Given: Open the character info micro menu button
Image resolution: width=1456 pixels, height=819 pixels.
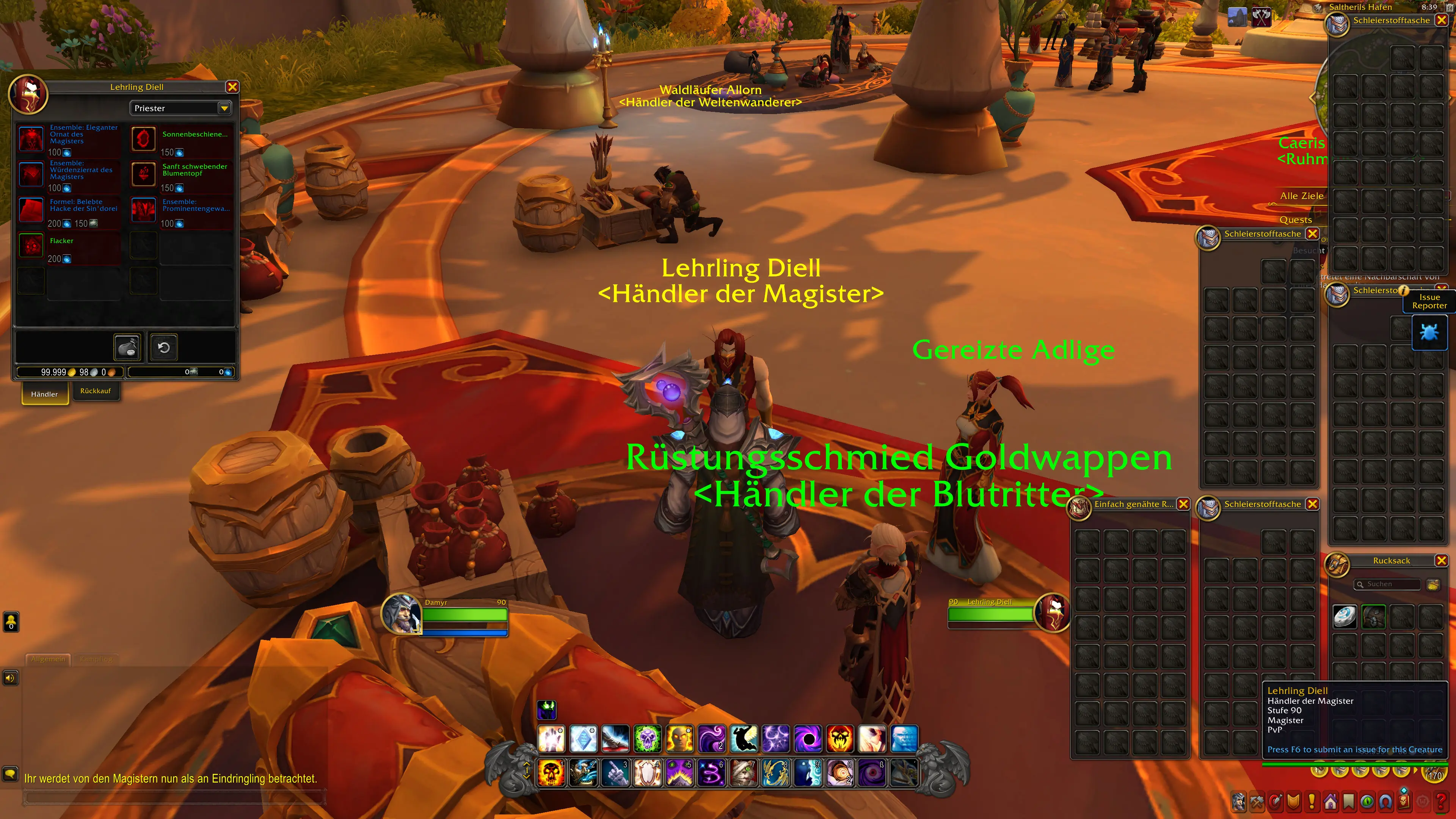Looking at the screenshot, I should (1239, 802).
